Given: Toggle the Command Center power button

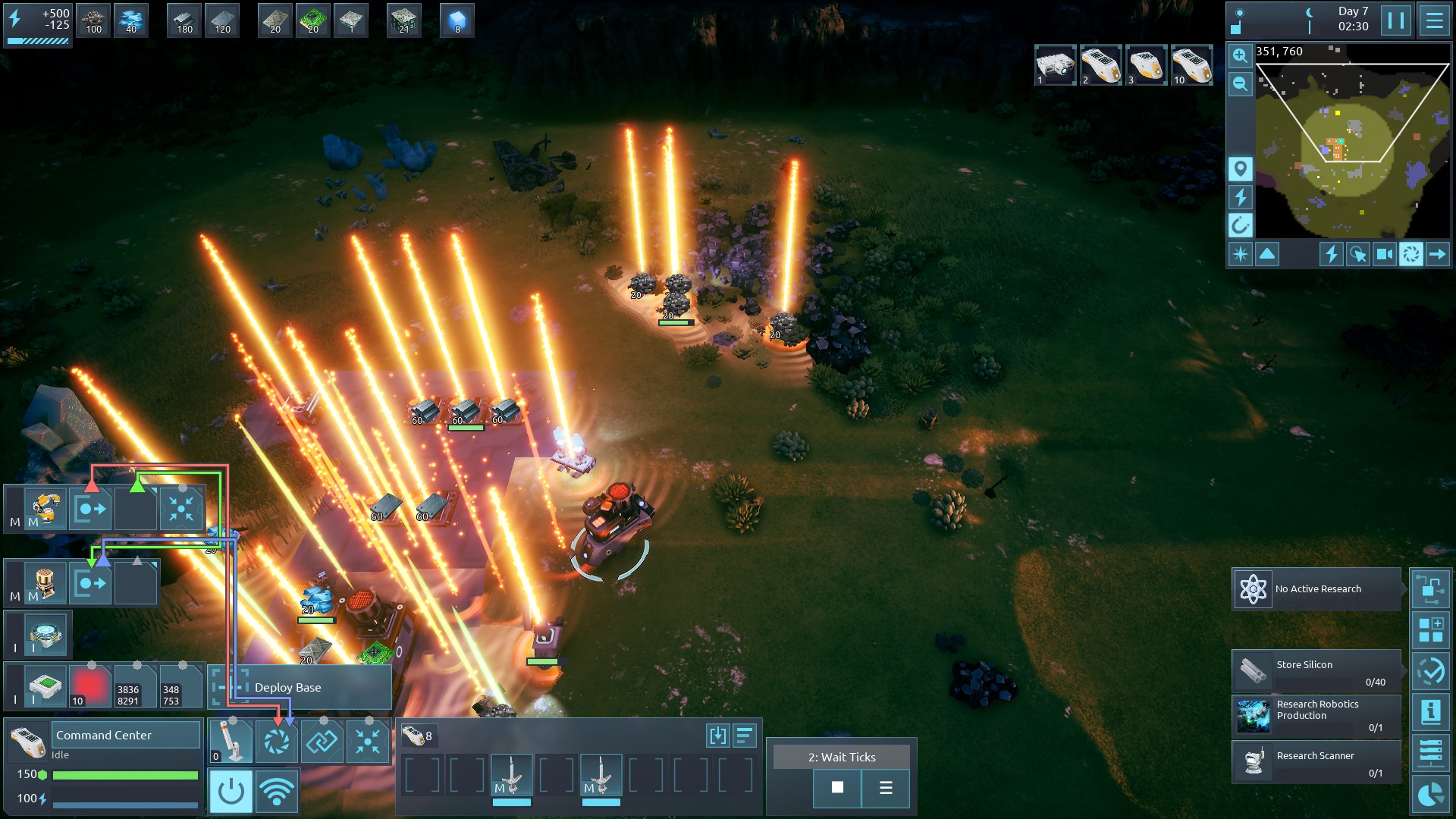Looking at the screenshot, I should pos(231,792).
